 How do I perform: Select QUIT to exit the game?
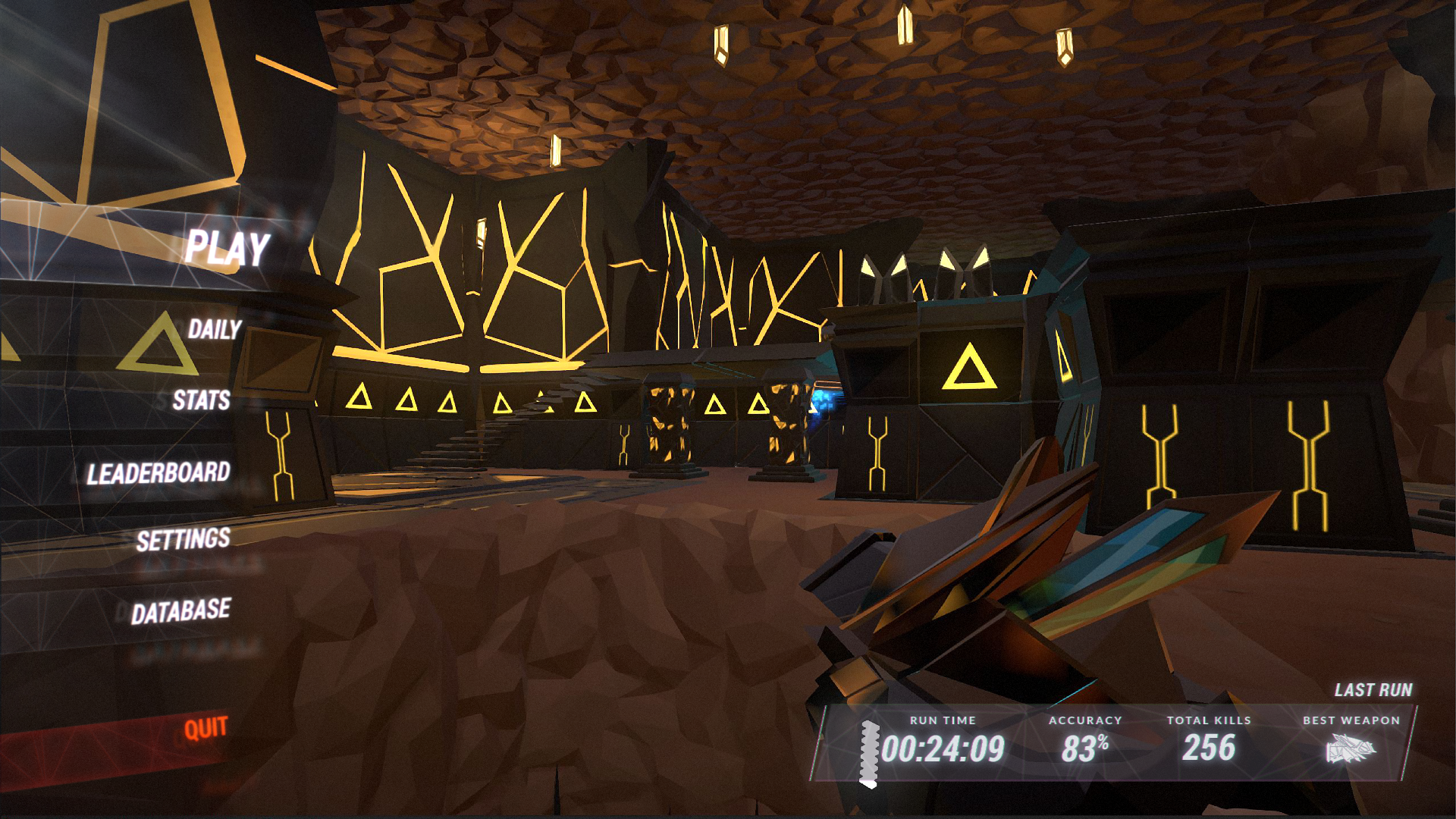click(x=206, y=729)
